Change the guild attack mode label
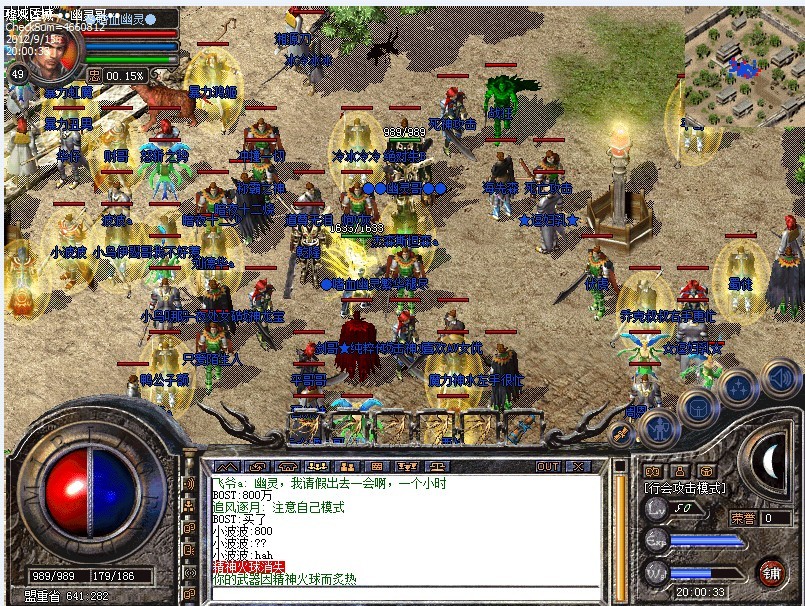 pos(686,489)
